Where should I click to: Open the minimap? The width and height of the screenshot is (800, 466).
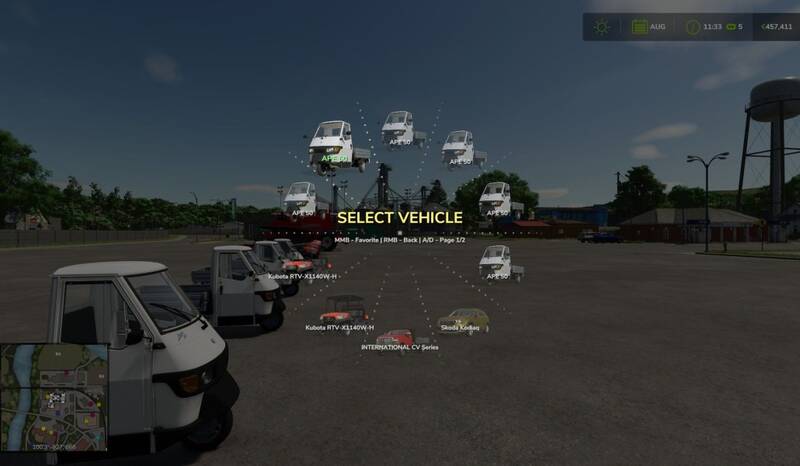coord(55,394)
